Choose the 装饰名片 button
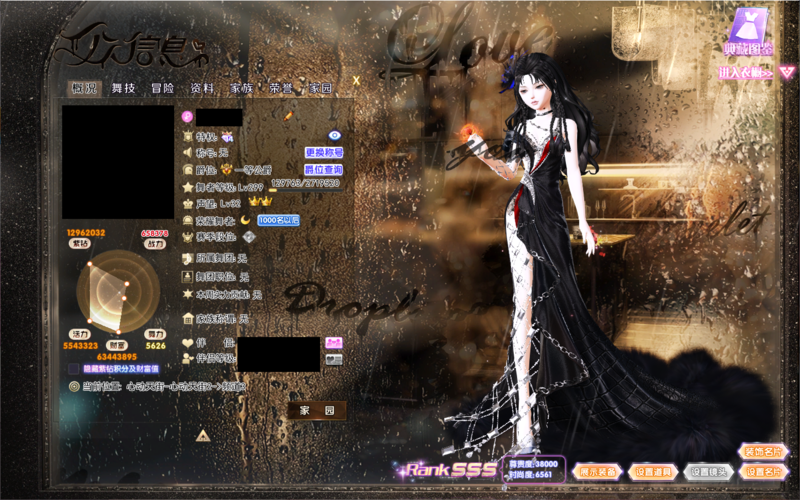This screenshot has width=800, height=500. pos(763,451)
